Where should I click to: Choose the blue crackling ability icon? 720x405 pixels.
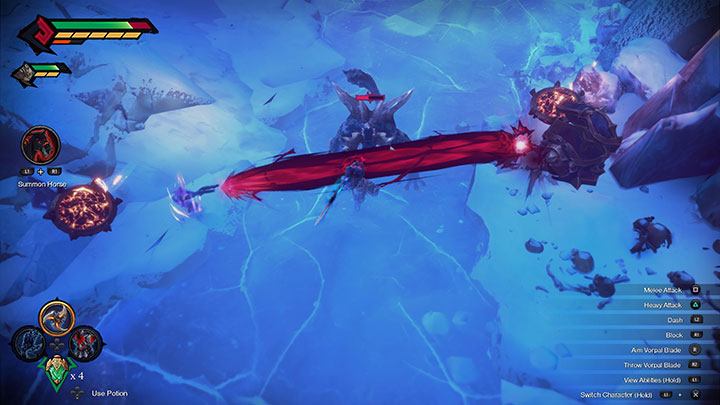(x=29, y=343)
